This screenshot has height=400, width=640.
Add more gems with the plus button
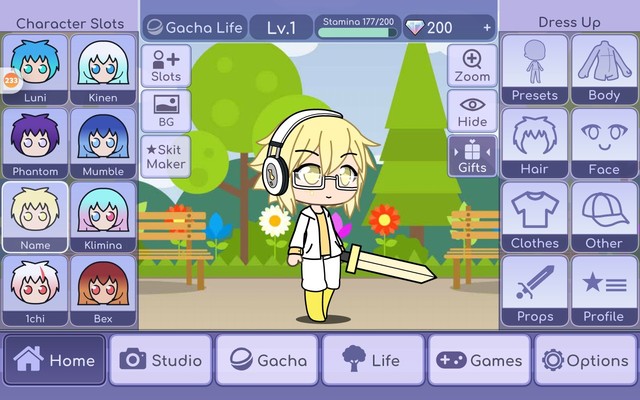coord(487,27)
